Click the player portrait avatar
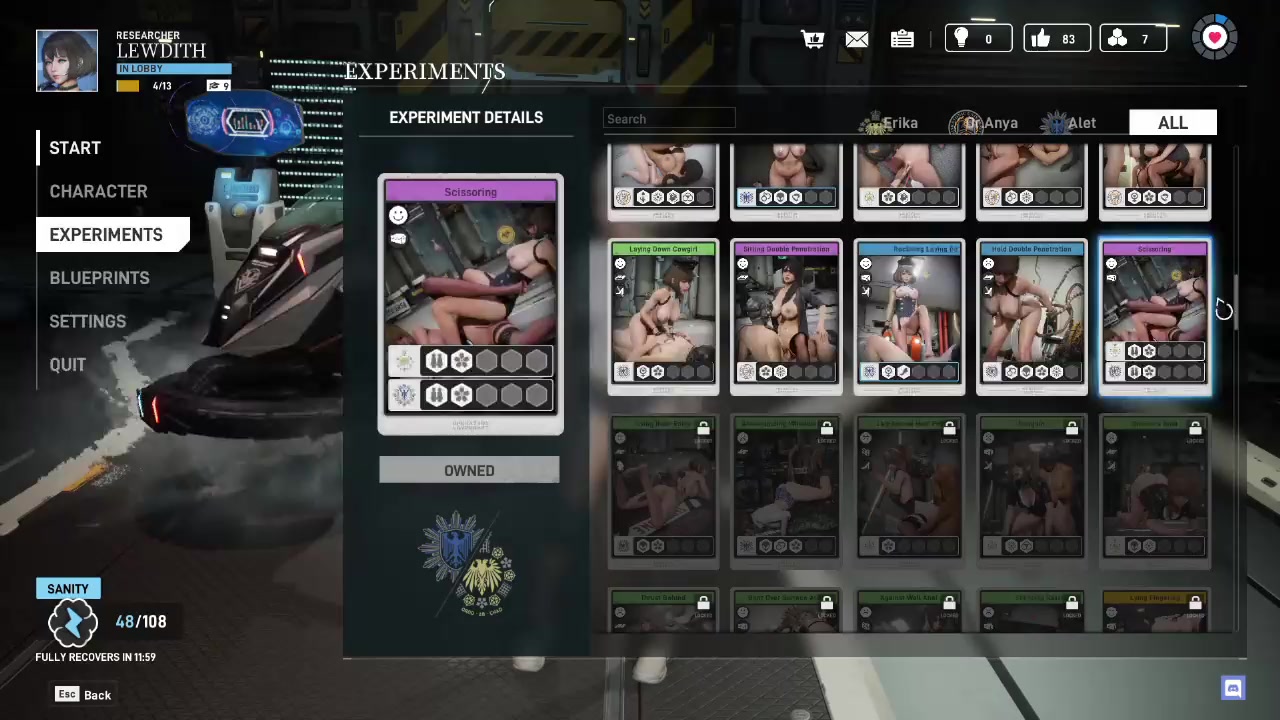Viewport: 1280px width, 720px height. 67,61
